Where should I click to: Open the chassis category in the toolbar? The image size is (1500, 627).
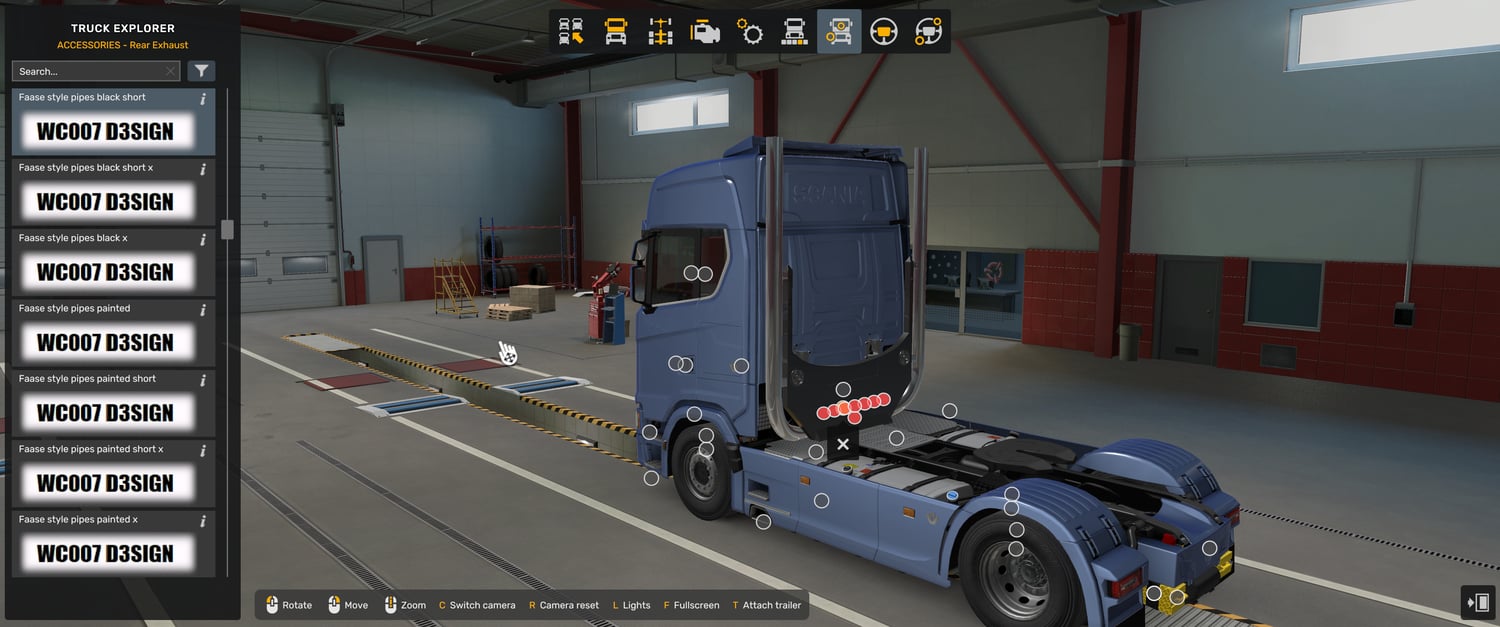(661, 32)
